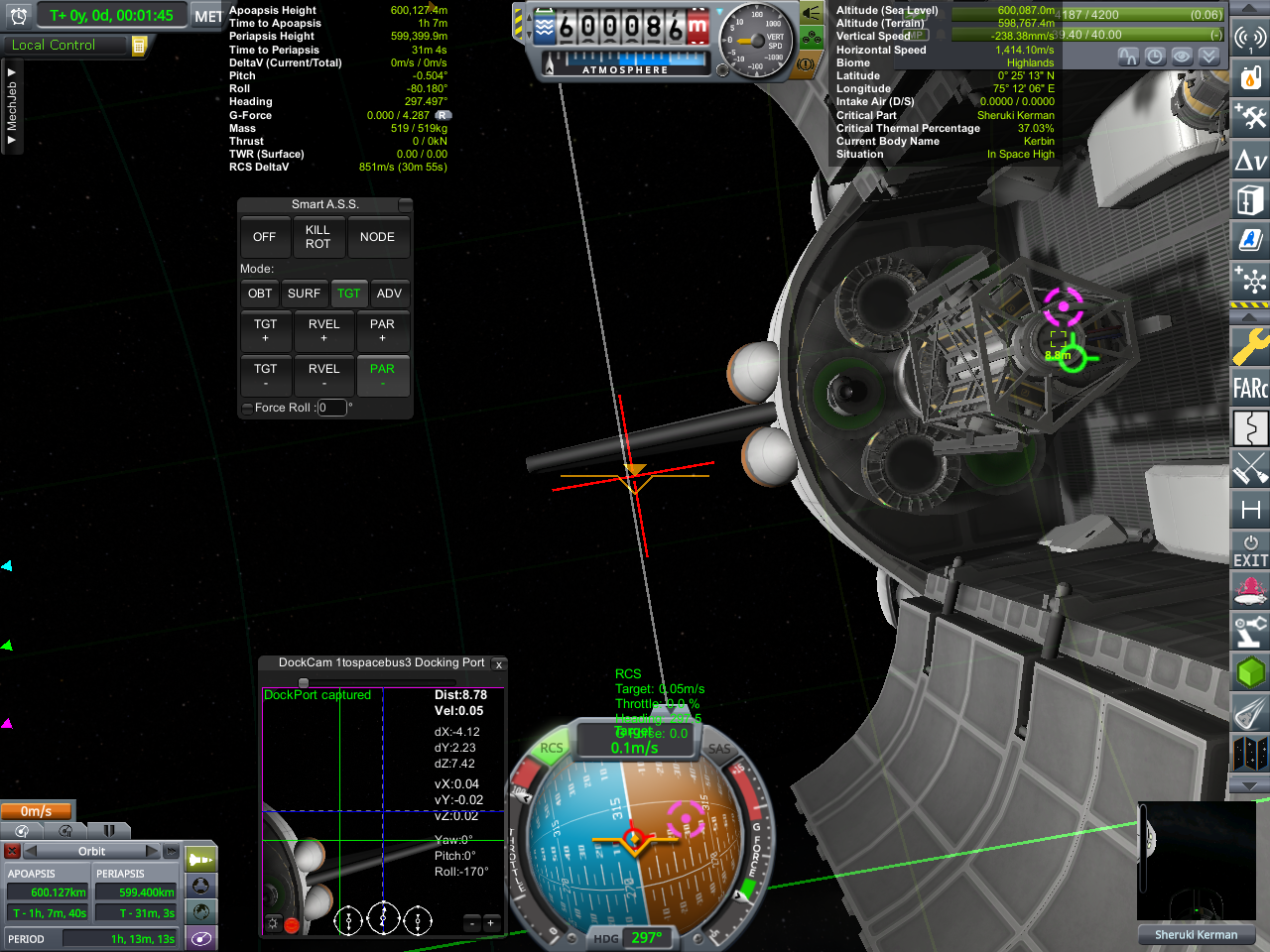Close the DockCam window
The height and width of the screenshot is (952, 1270).
pyautogui.click(x=499, y=664)
